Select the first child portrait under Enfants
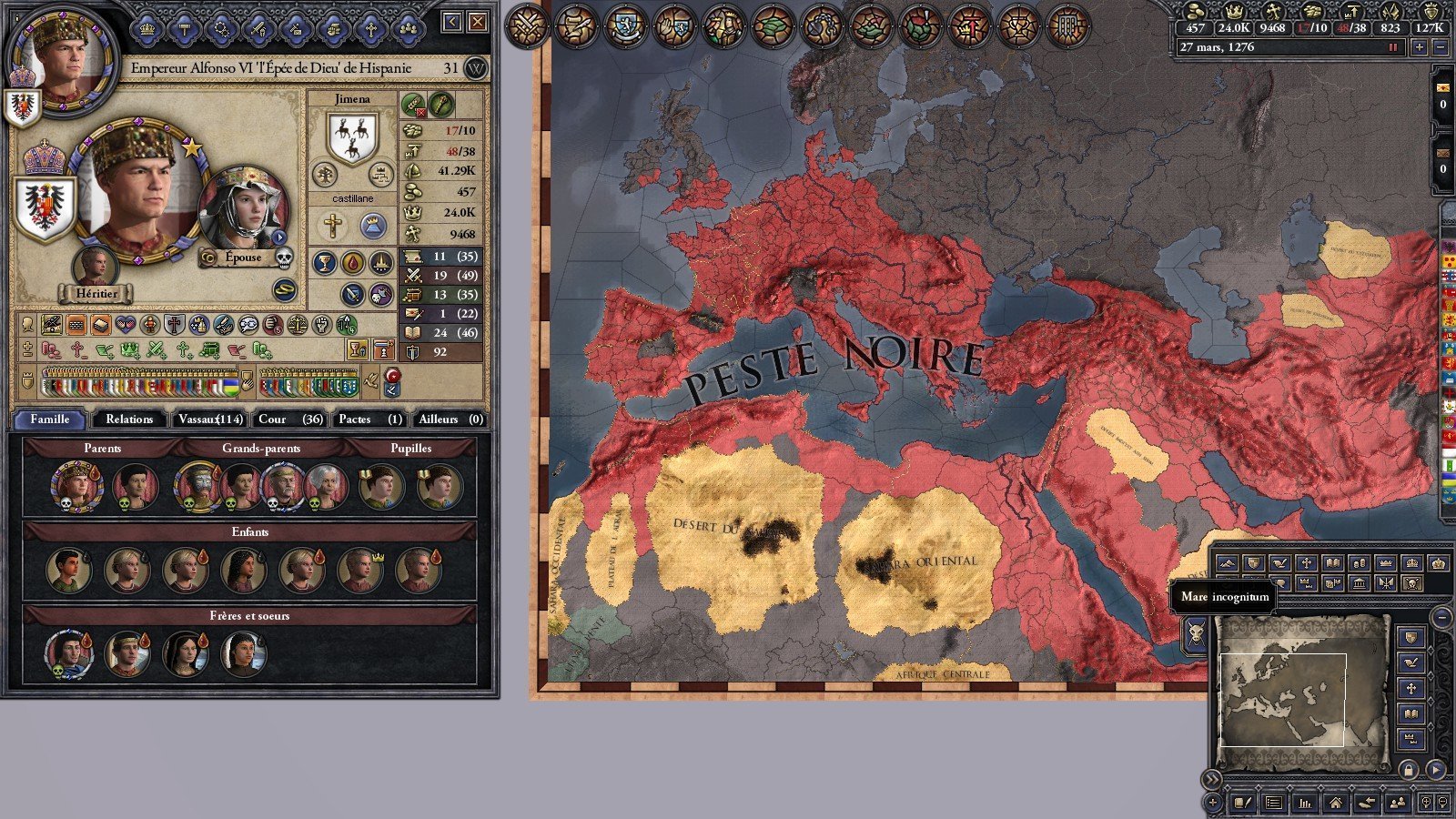This screenshot has width=1456, height=819. click(68, 571)
